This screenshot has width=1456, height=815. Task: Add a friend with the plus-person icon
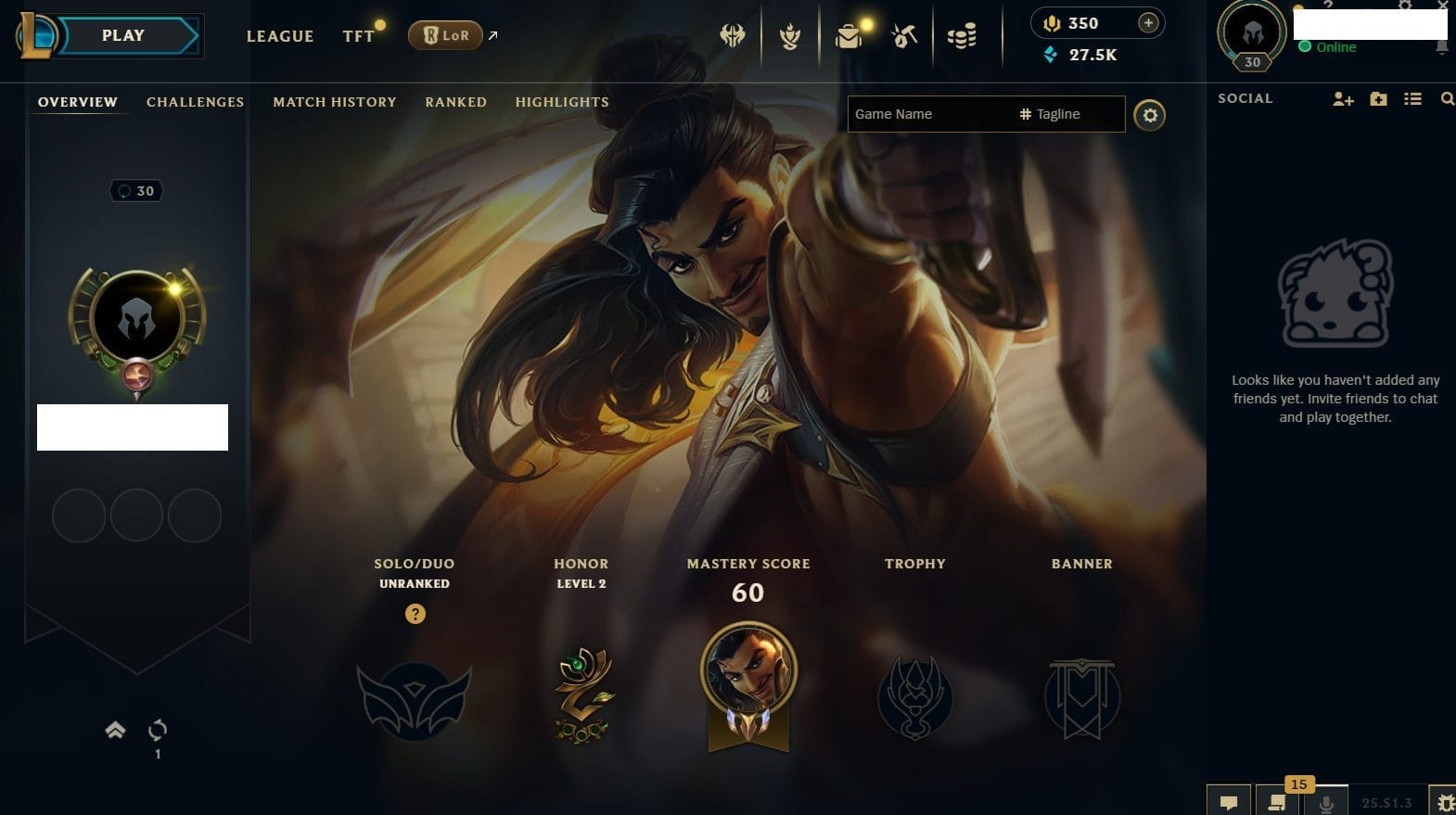(1343, 99)
